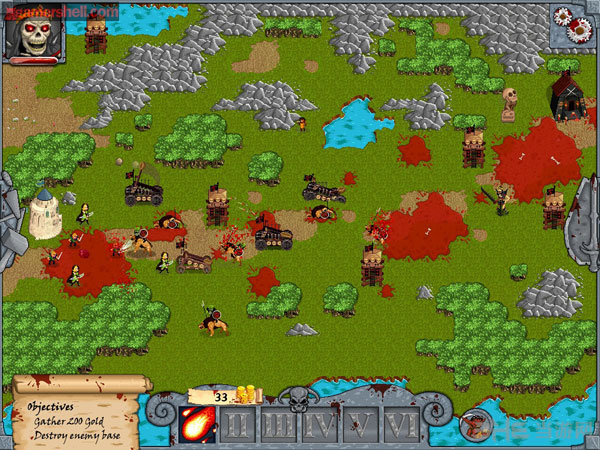The height and width of the screenshot is (450, 600).
Task: Select spell slot V
Action: pos(361,425)
